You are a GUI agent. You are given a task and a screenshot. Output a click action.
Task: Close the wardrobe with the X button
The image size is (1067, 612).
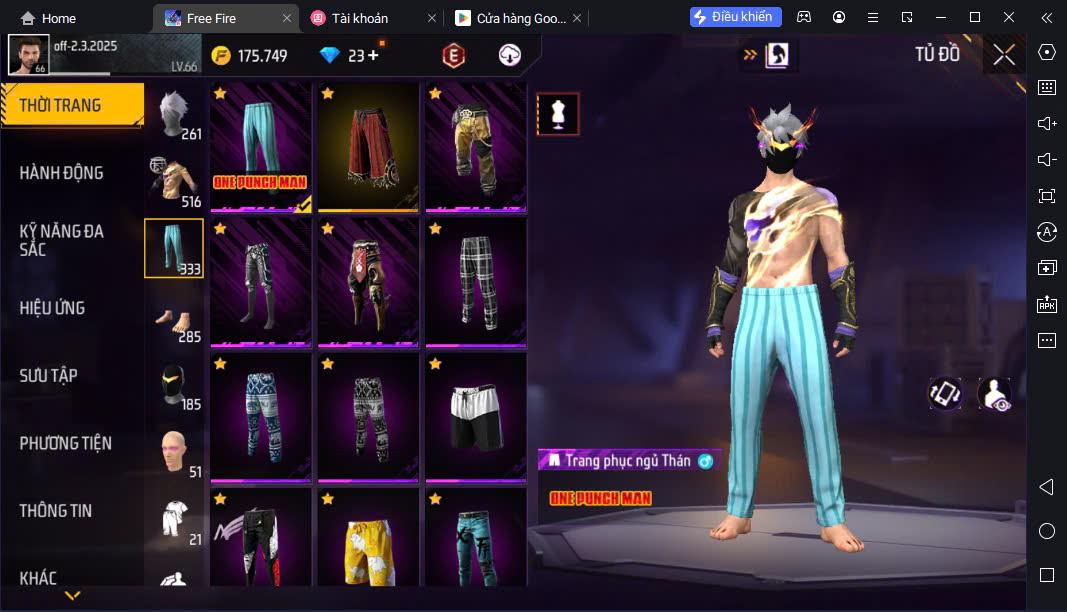1004,55
